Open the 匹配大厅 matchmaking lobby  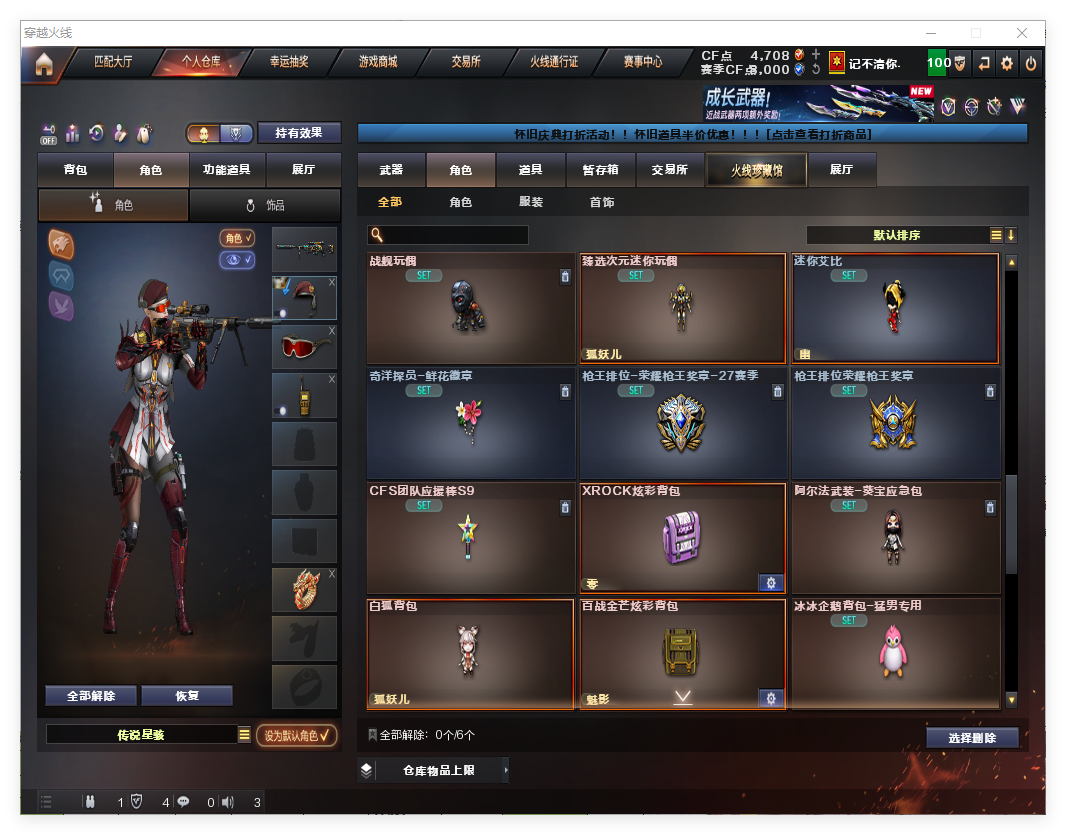pos(112,62)
